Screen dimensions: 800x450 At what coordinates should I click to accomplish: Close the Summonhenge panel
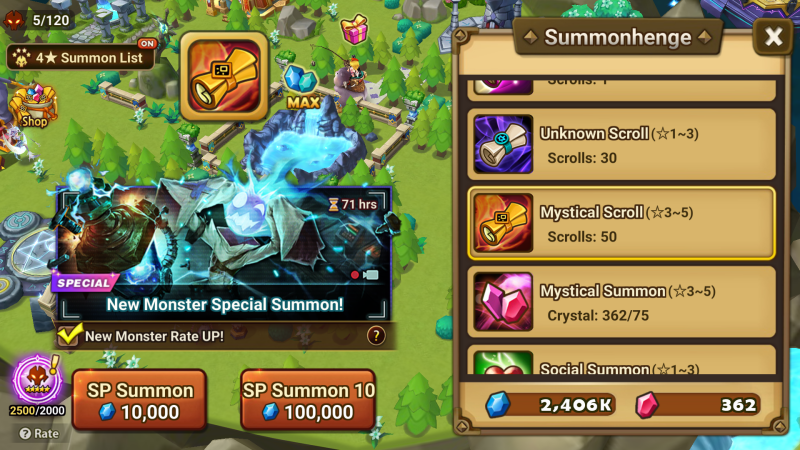coord(773,38)
